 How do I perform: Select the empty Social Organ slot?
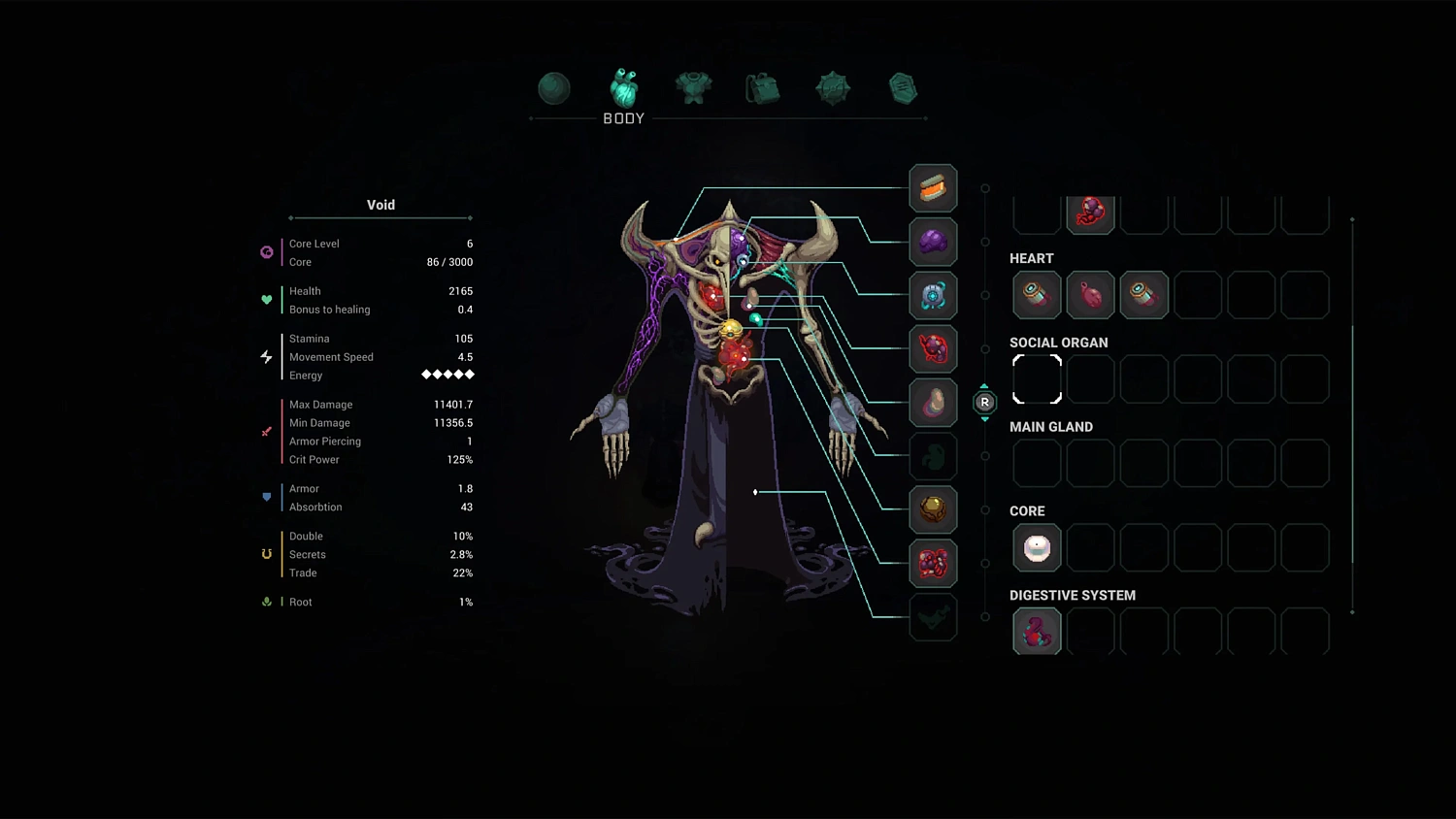[x=1037, y=379]
